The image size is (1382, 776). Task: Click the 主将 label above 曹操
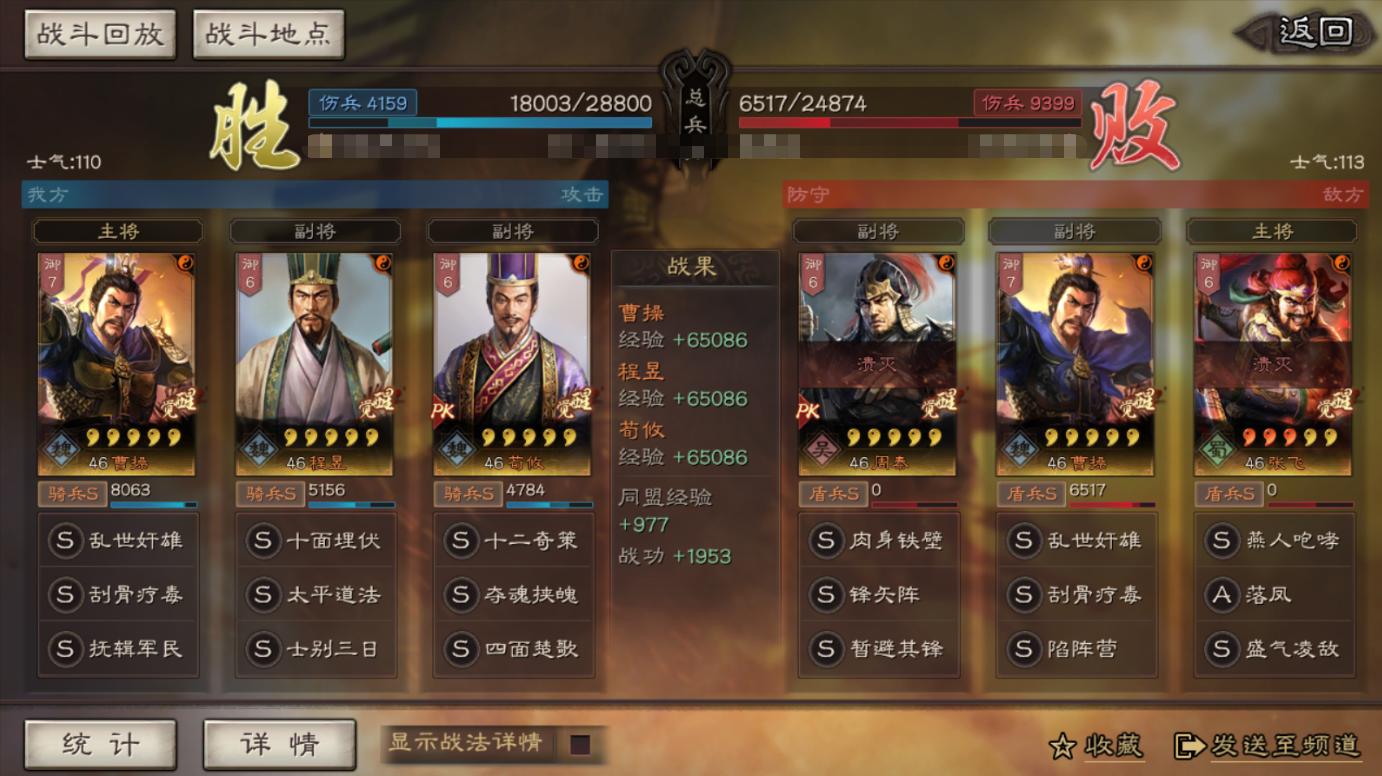pos(117,231)
